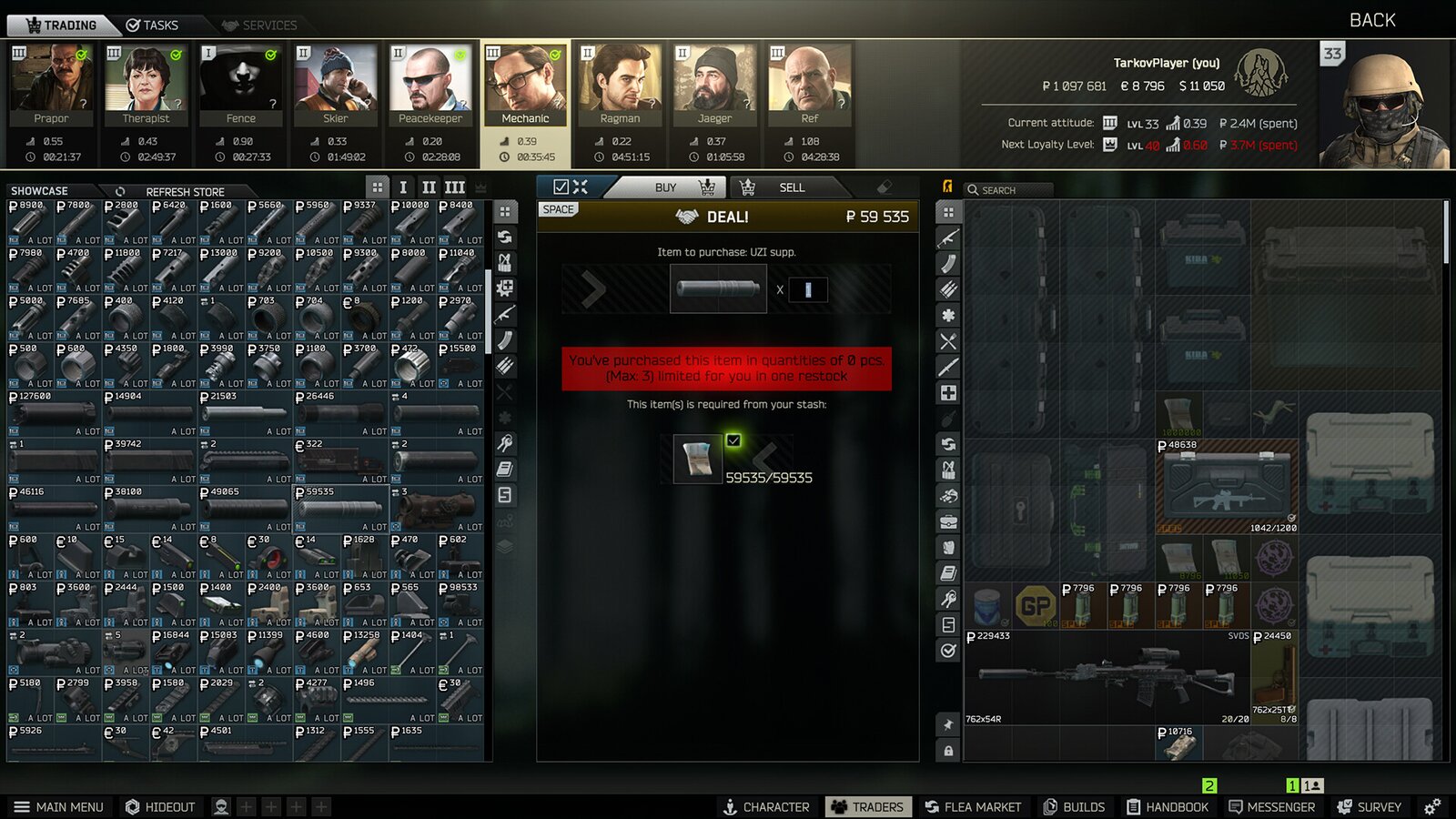Viewport: 1456px width, 819px height.
Task: Click the barter refresh icon in the trader sidebar
Action: [504, 238]
